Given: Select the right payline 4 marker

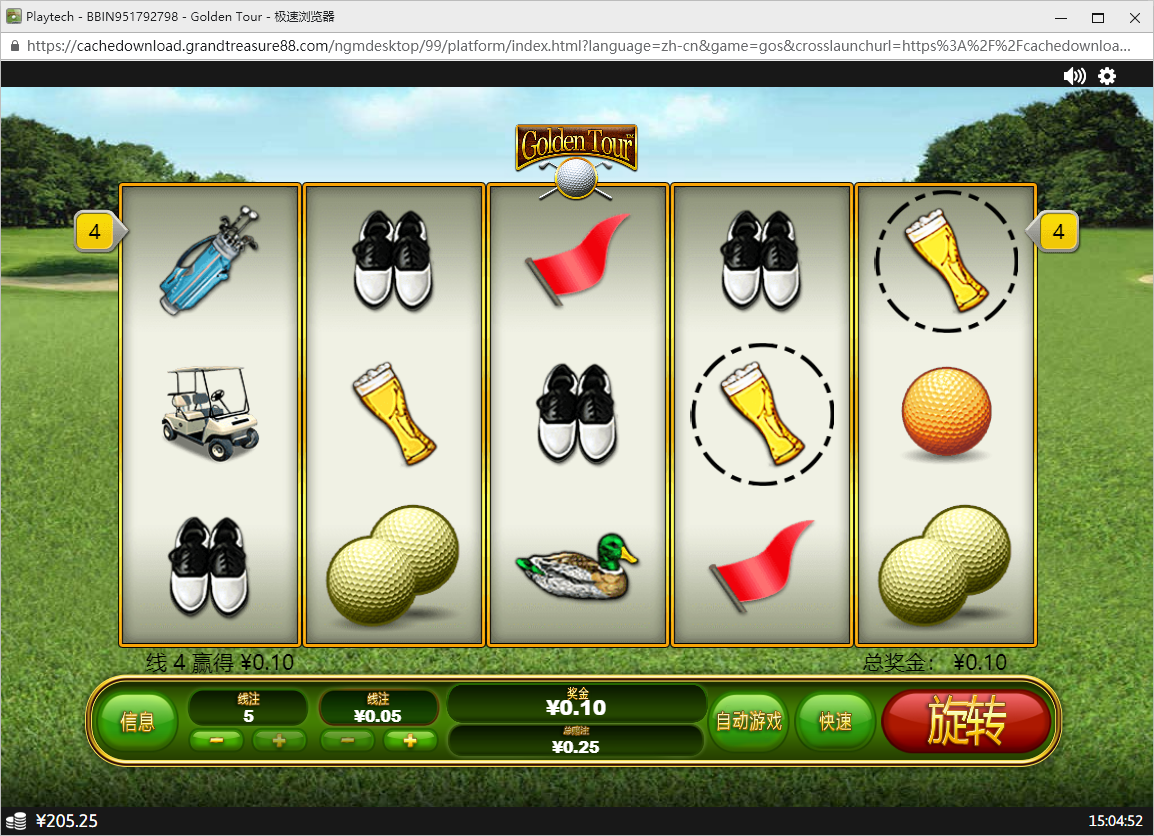Looking at the screenshot, I should point(1058,233).
